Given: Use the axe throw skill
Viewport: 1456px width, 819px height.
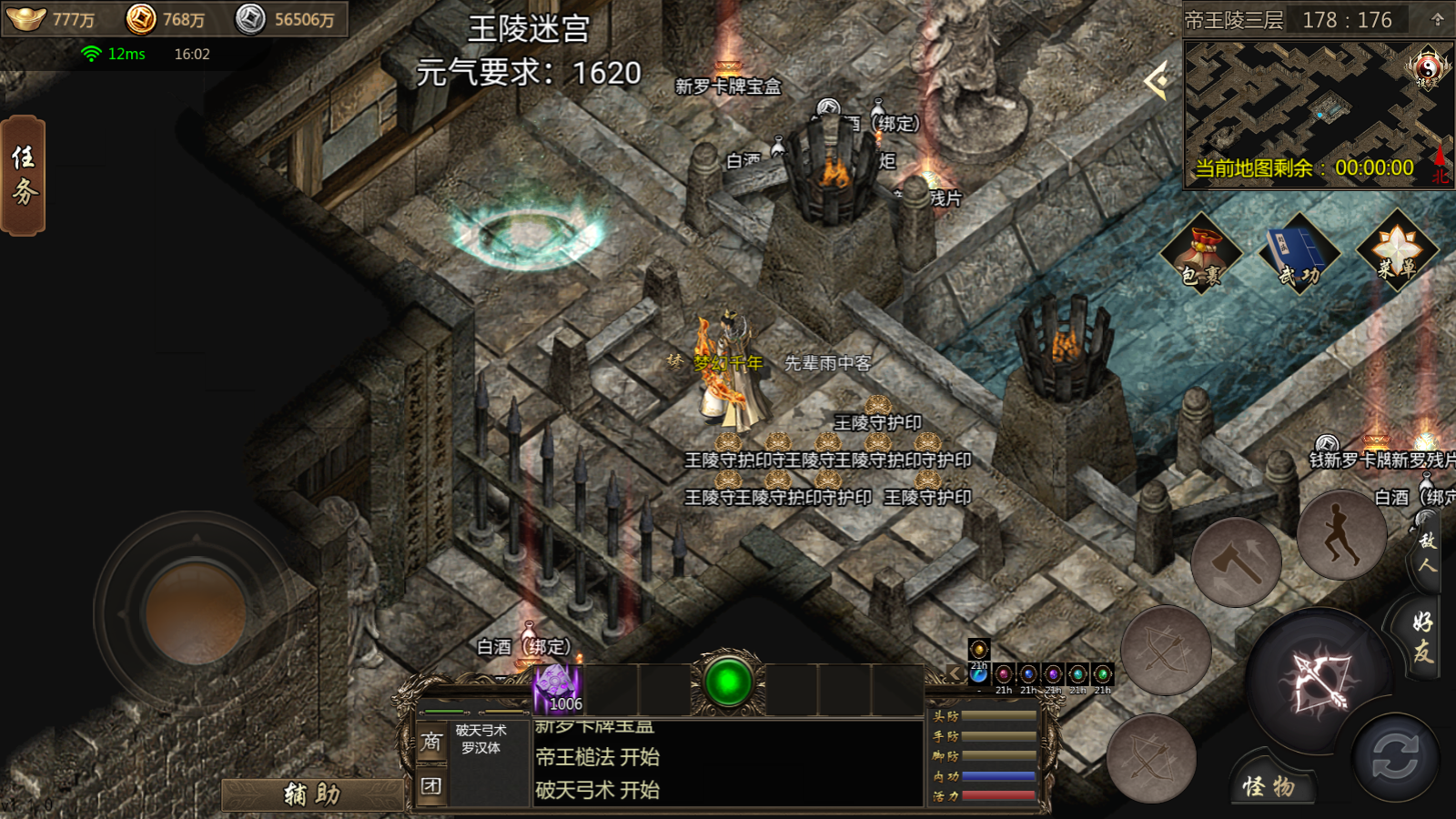Looking at the screenshot, I should (1236, 563).
